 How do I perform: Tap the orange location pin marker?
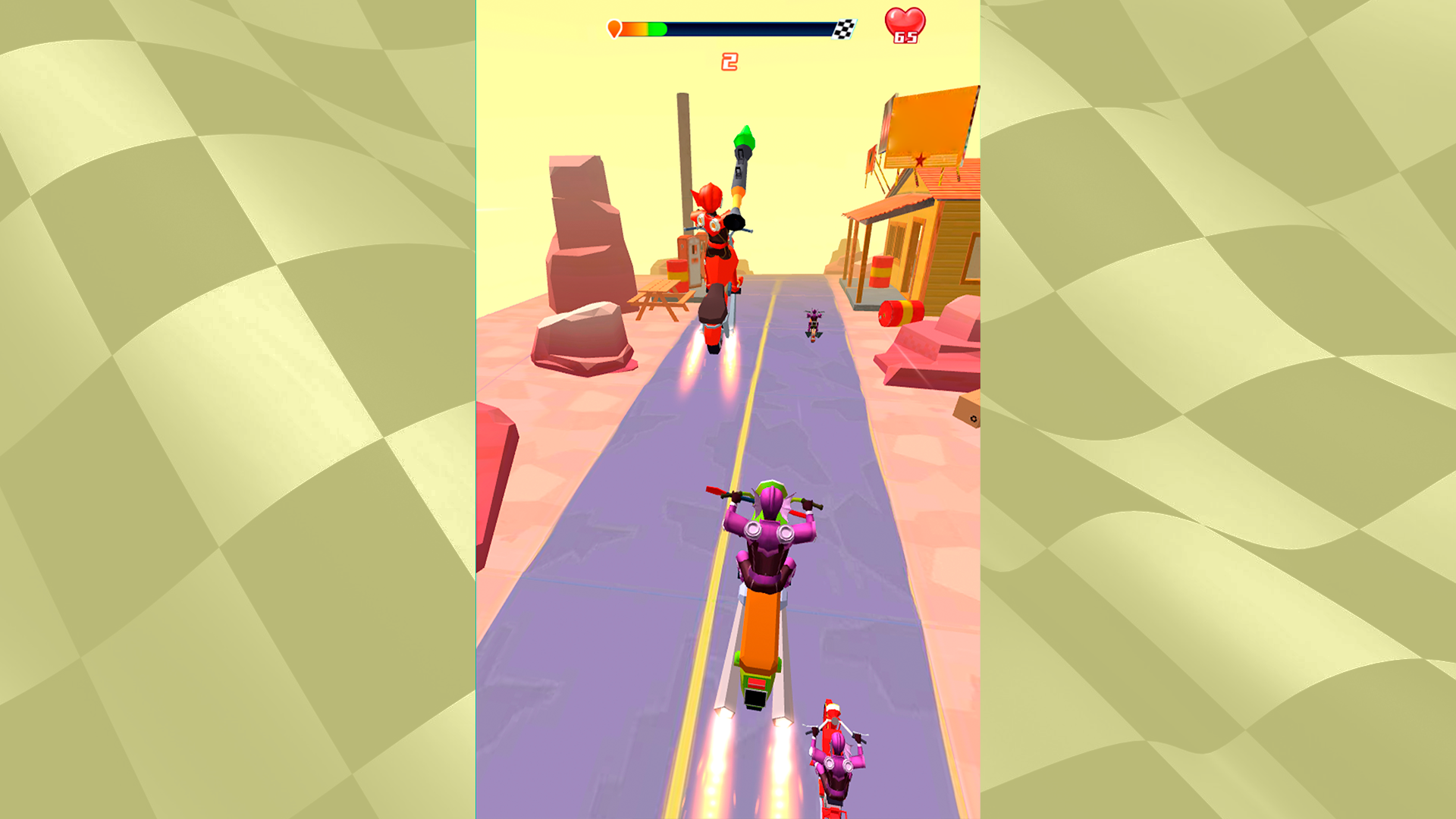[x=615, y=28]
